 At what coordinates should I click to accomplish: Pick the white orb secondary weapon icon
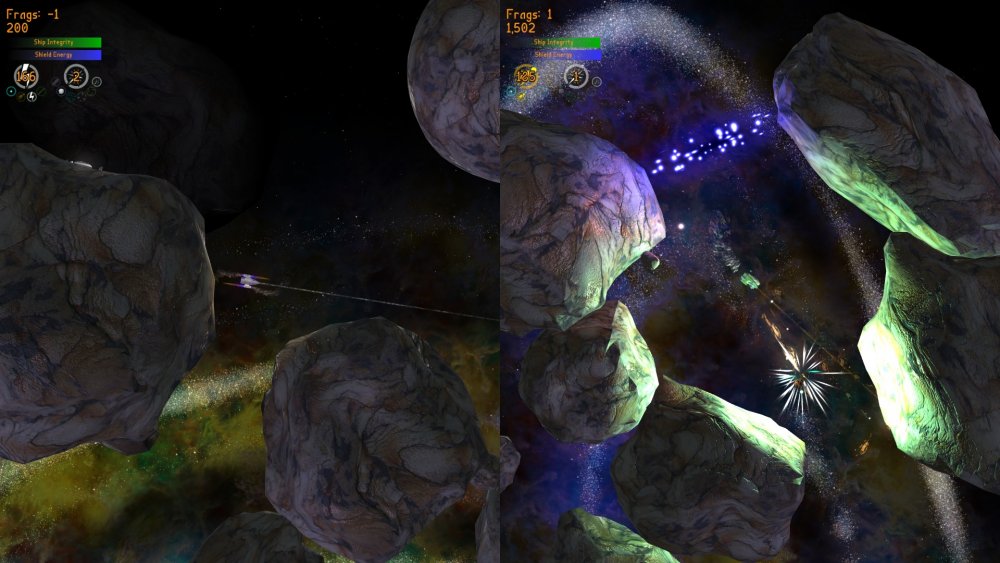pyautogui.click(x=60, y=92)
